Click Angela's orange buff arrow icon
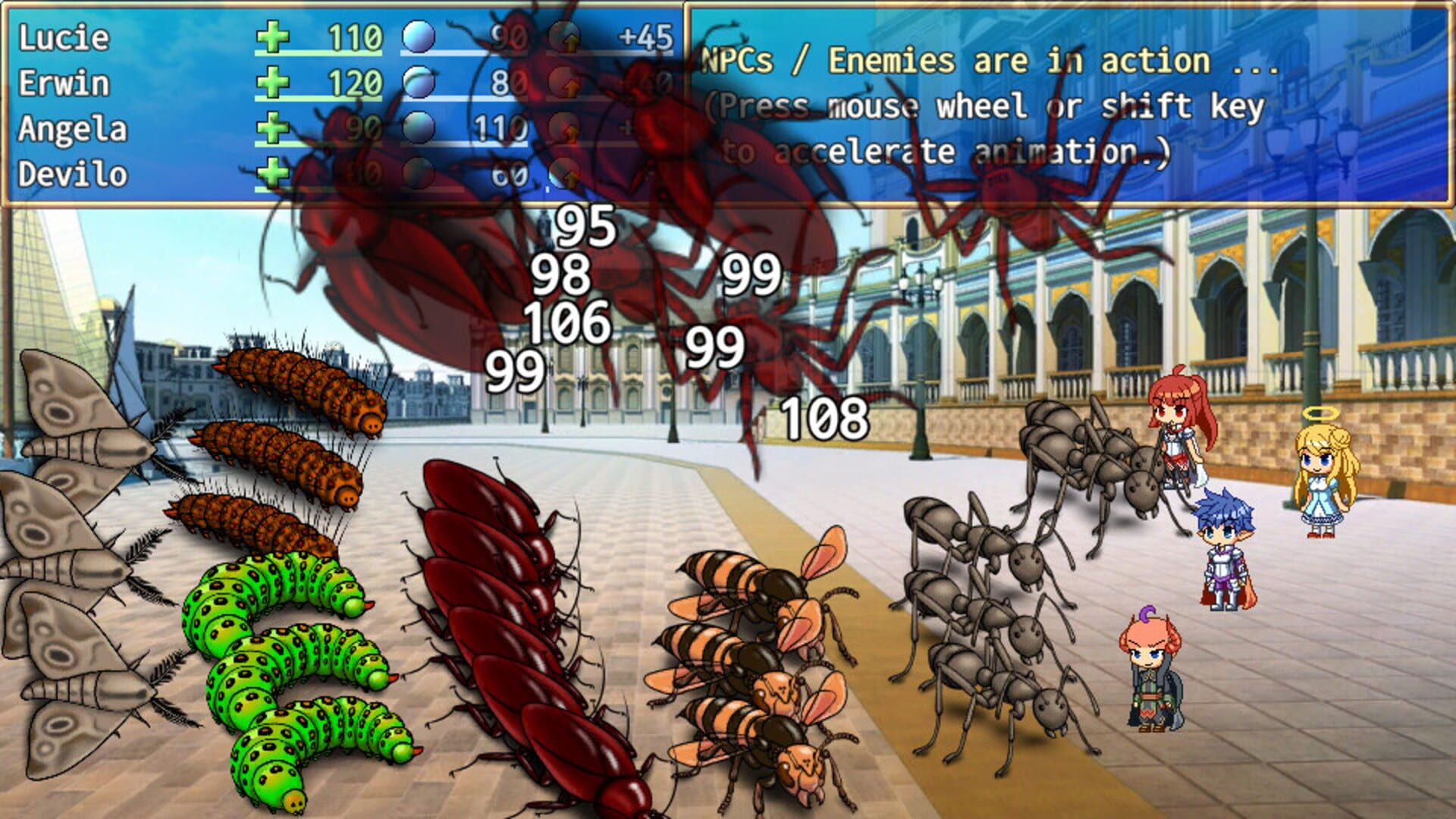 pyautogui.click(x=569, y=127)
